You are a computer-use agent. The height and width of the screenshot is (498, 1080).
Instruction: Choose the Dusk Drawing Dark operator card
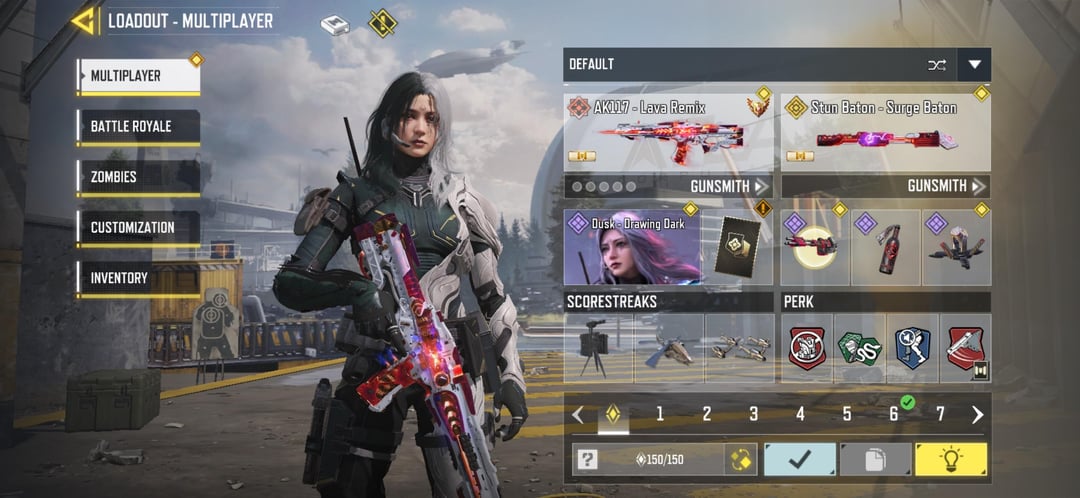[x=632, y=247]
